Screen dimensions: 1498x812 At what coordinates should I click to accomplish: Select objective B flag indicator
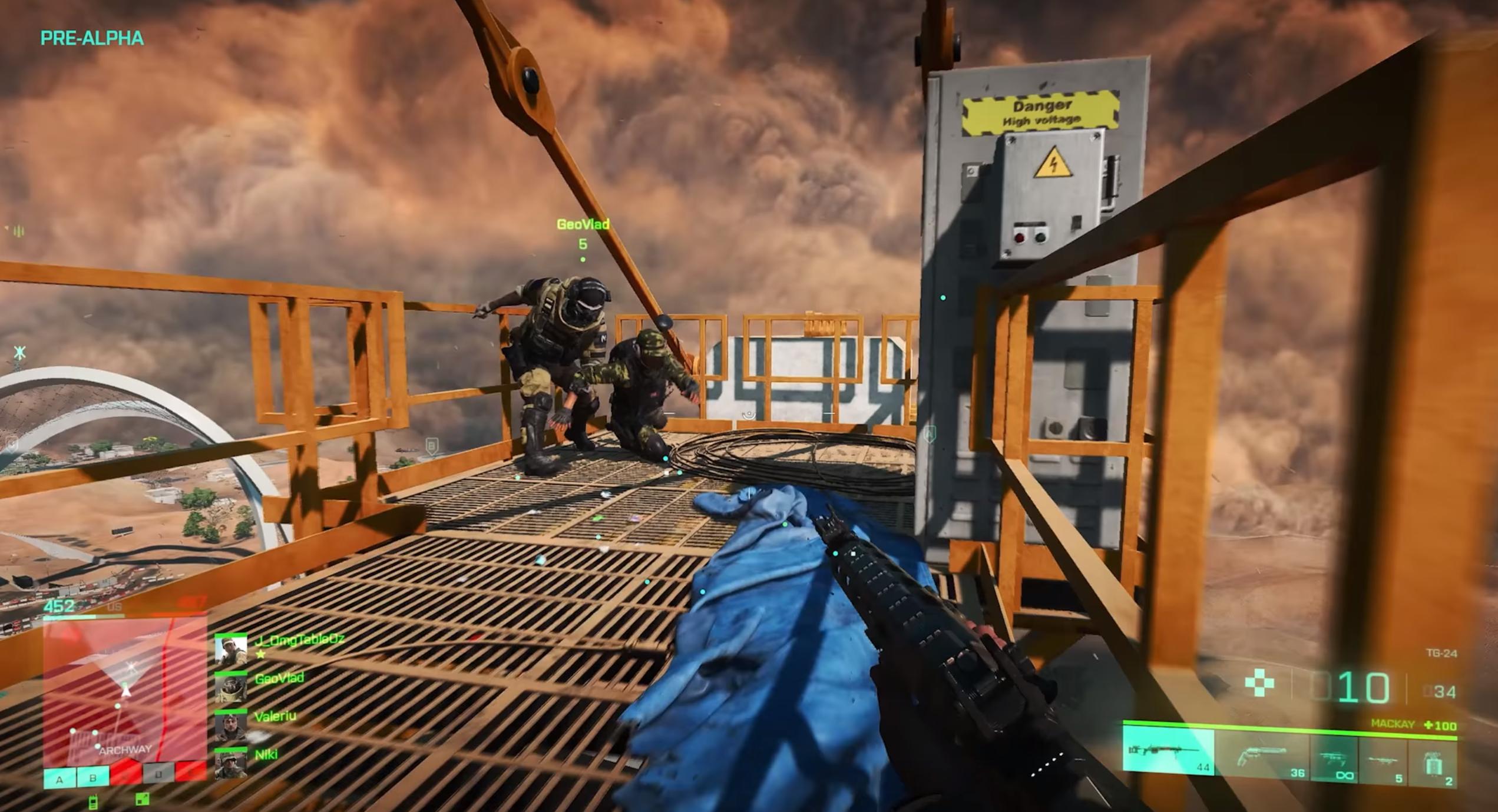(92, 778)
